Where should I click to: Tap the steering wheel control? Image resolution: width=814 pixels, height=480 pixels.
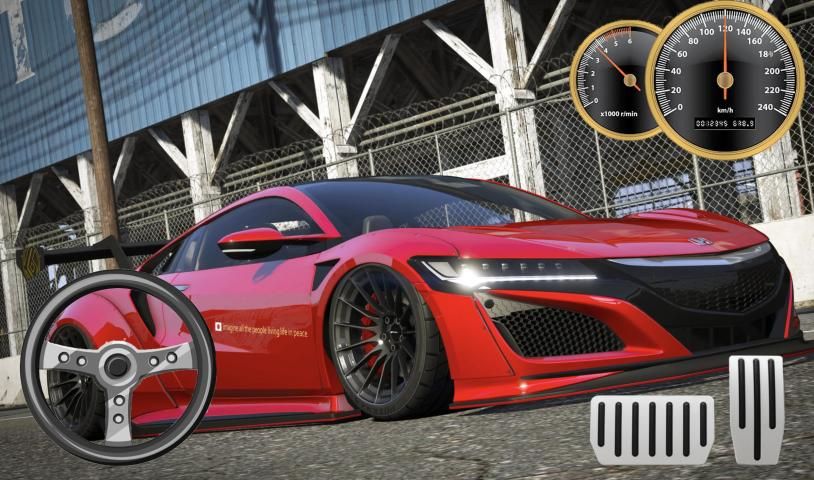click(118, 368)
